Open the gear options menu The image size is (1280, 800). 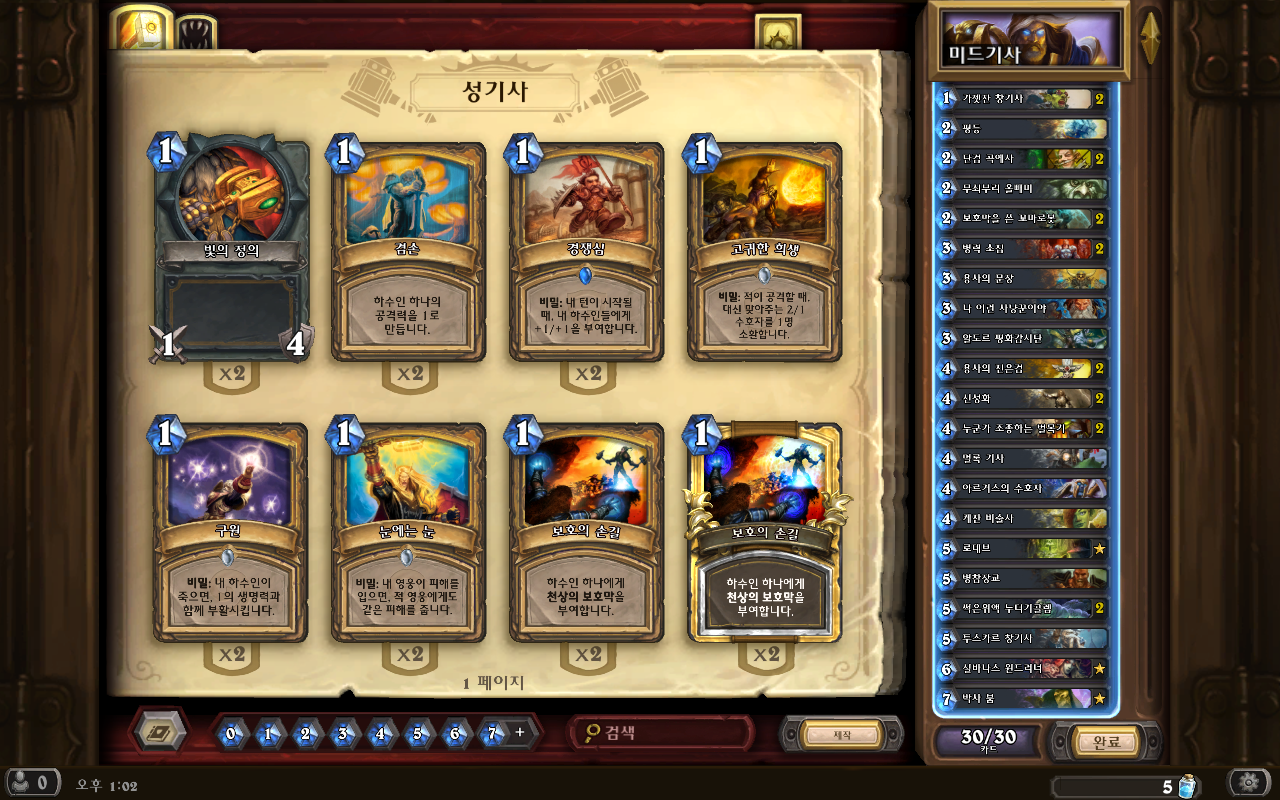[1248, 782]
